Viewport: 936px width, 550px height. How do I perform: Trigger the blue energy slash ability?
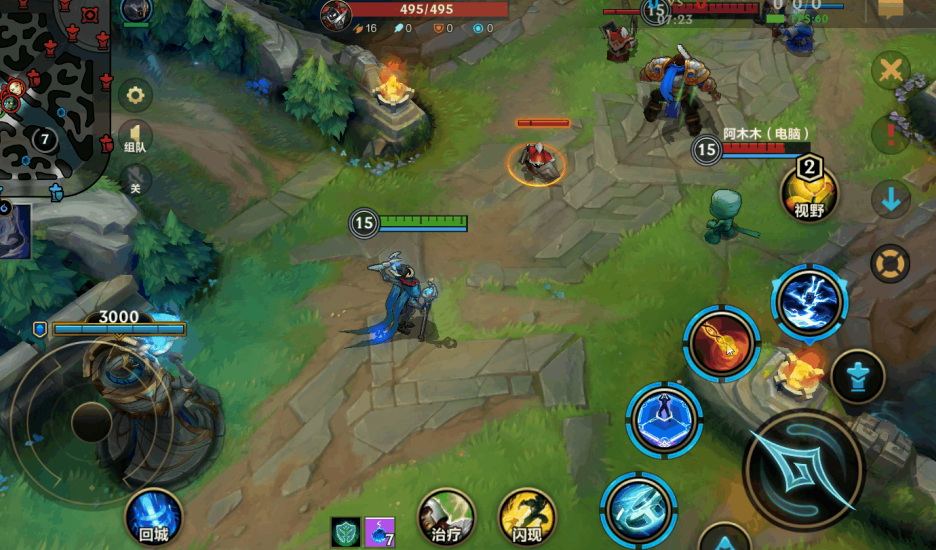coord(639,508)
